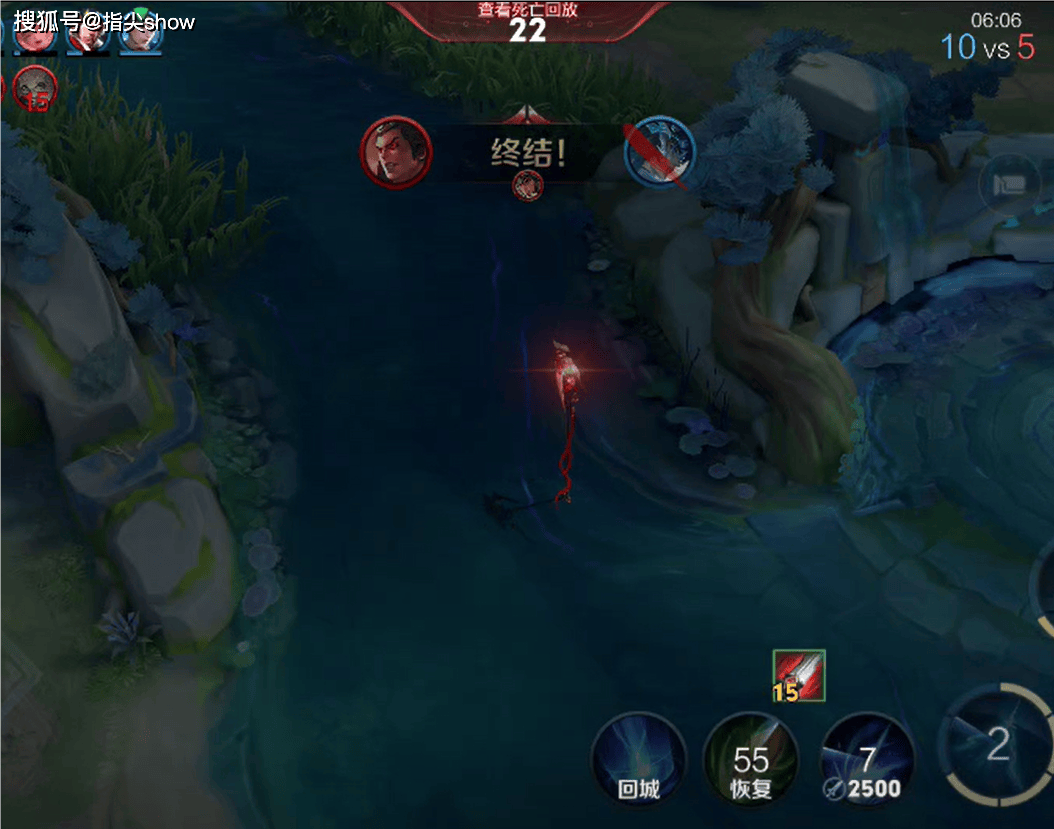Activate the summoner spell showing 2500
Screen dimensions: 1054x829
(867, 761)
